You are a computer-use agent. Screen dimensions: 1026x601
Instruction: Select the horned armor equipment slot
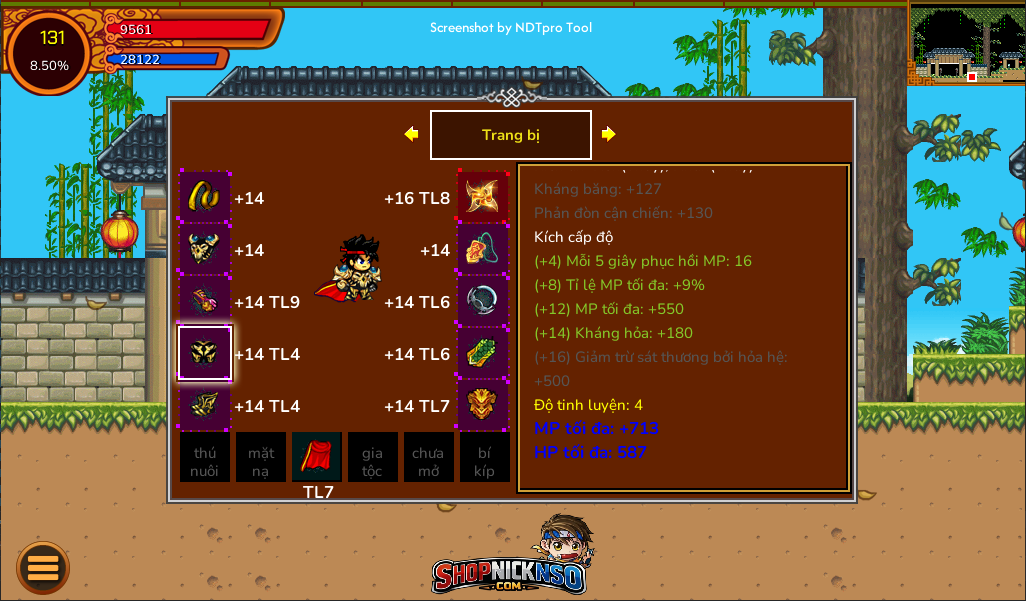pos(205,249)
